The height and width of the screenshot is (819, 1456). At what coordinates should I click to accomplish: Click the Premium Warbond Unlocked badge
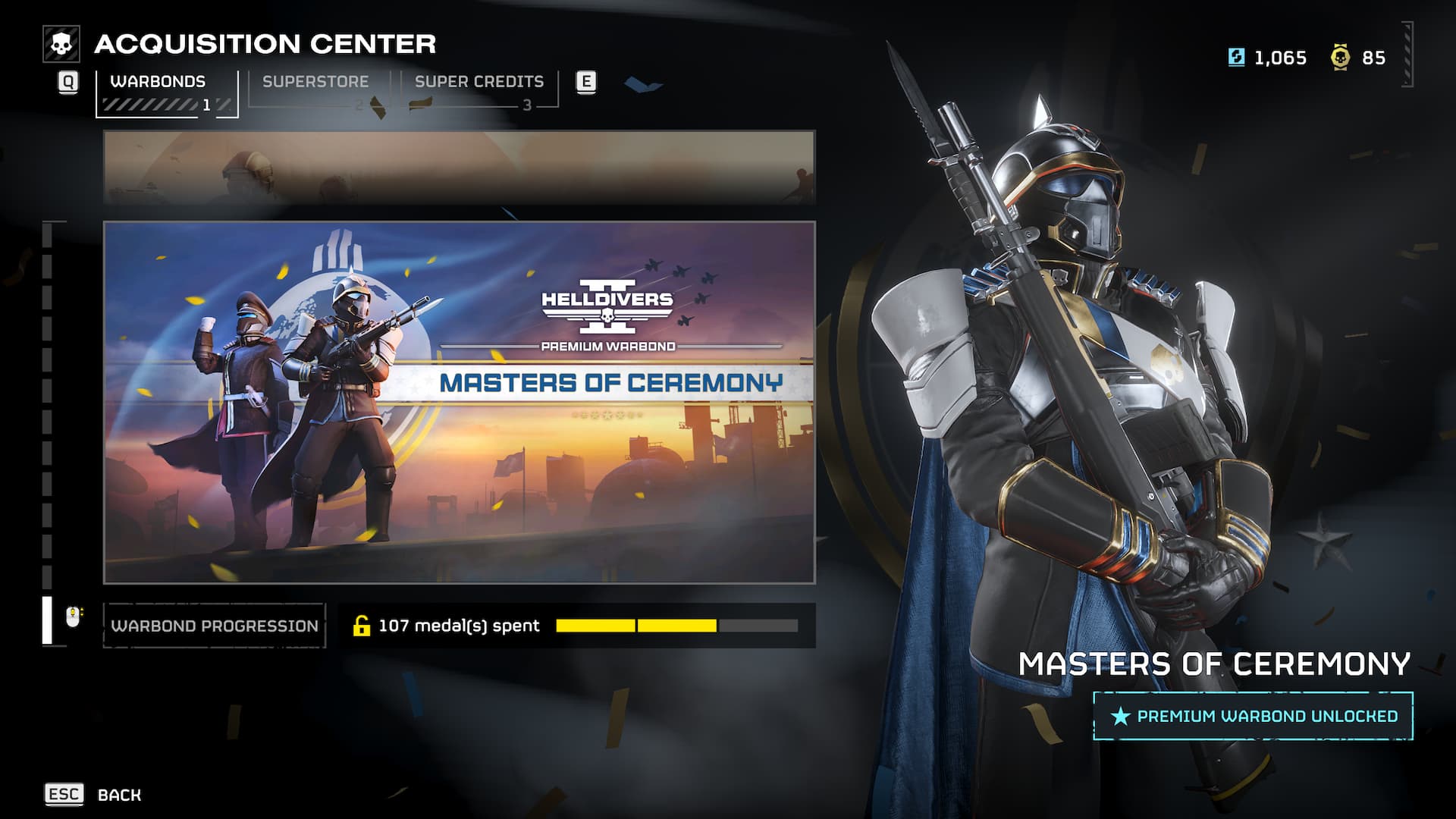point(1253,716)
